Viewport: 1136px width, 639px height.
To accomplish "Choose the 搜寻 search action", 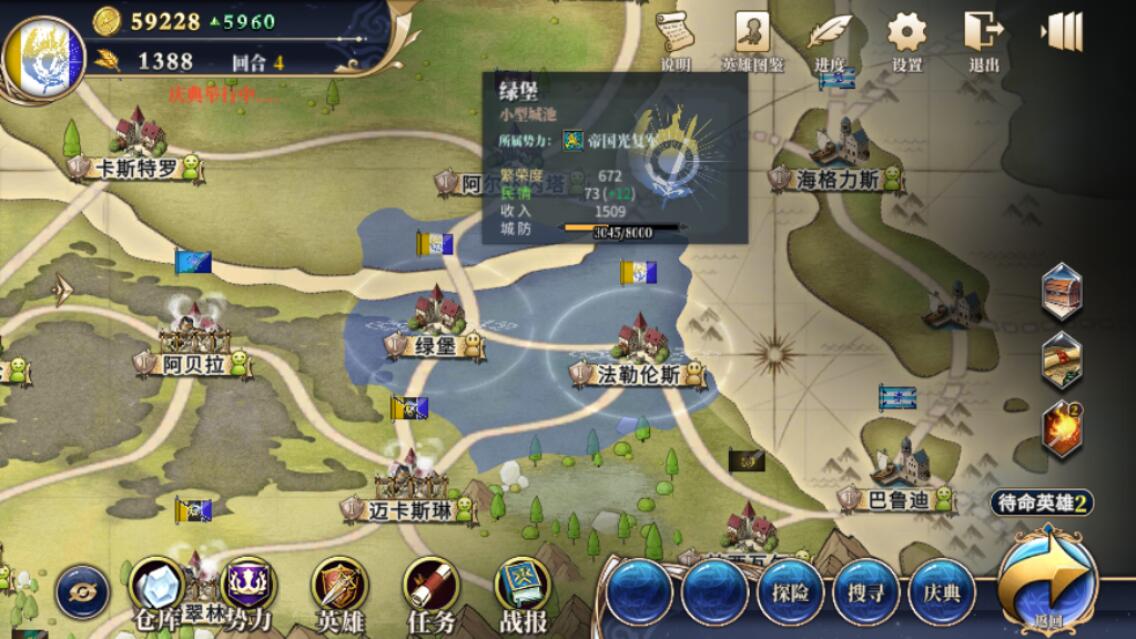I will [x=865, y=591].
